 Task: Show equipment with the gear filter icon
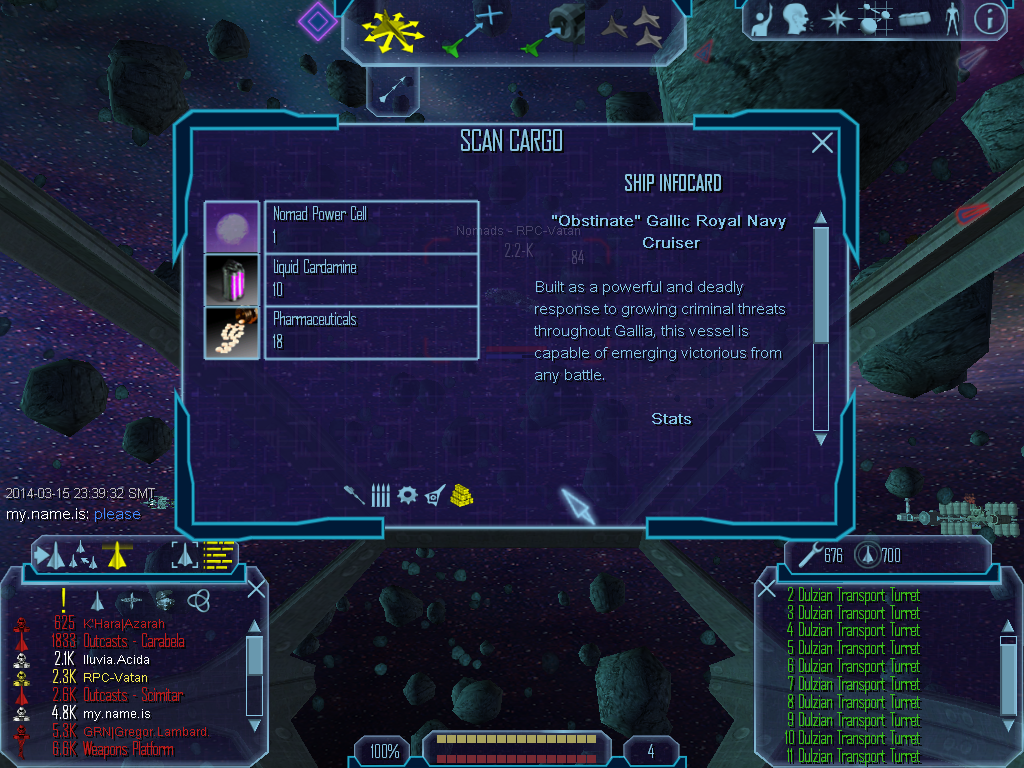(406, 494)
